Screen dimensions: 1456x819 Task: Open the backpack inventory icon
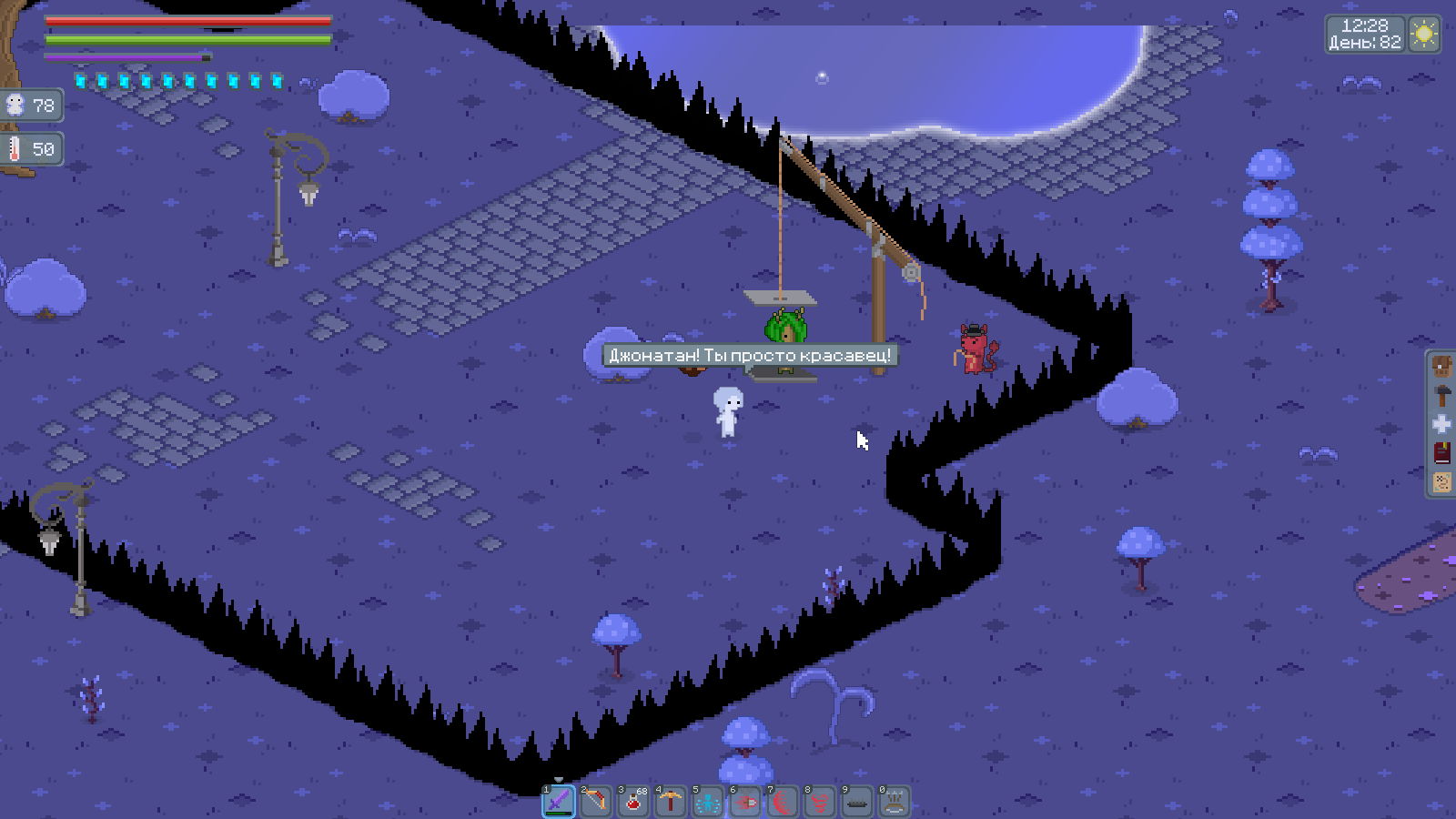click(x=1442, y=367)
